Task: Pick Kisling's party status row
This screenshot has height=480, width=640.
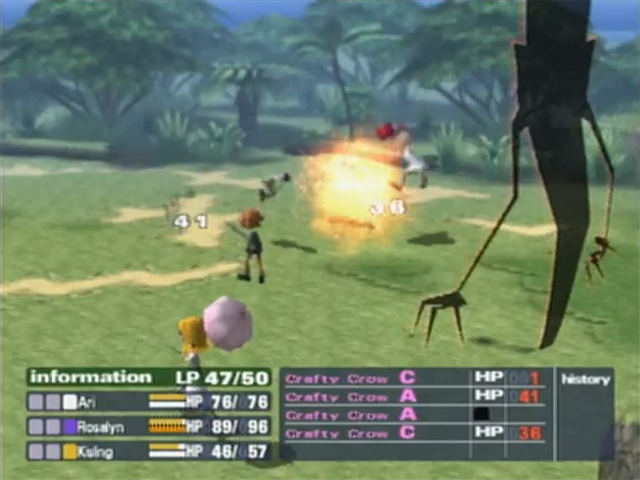Action: tap(148, 451)
